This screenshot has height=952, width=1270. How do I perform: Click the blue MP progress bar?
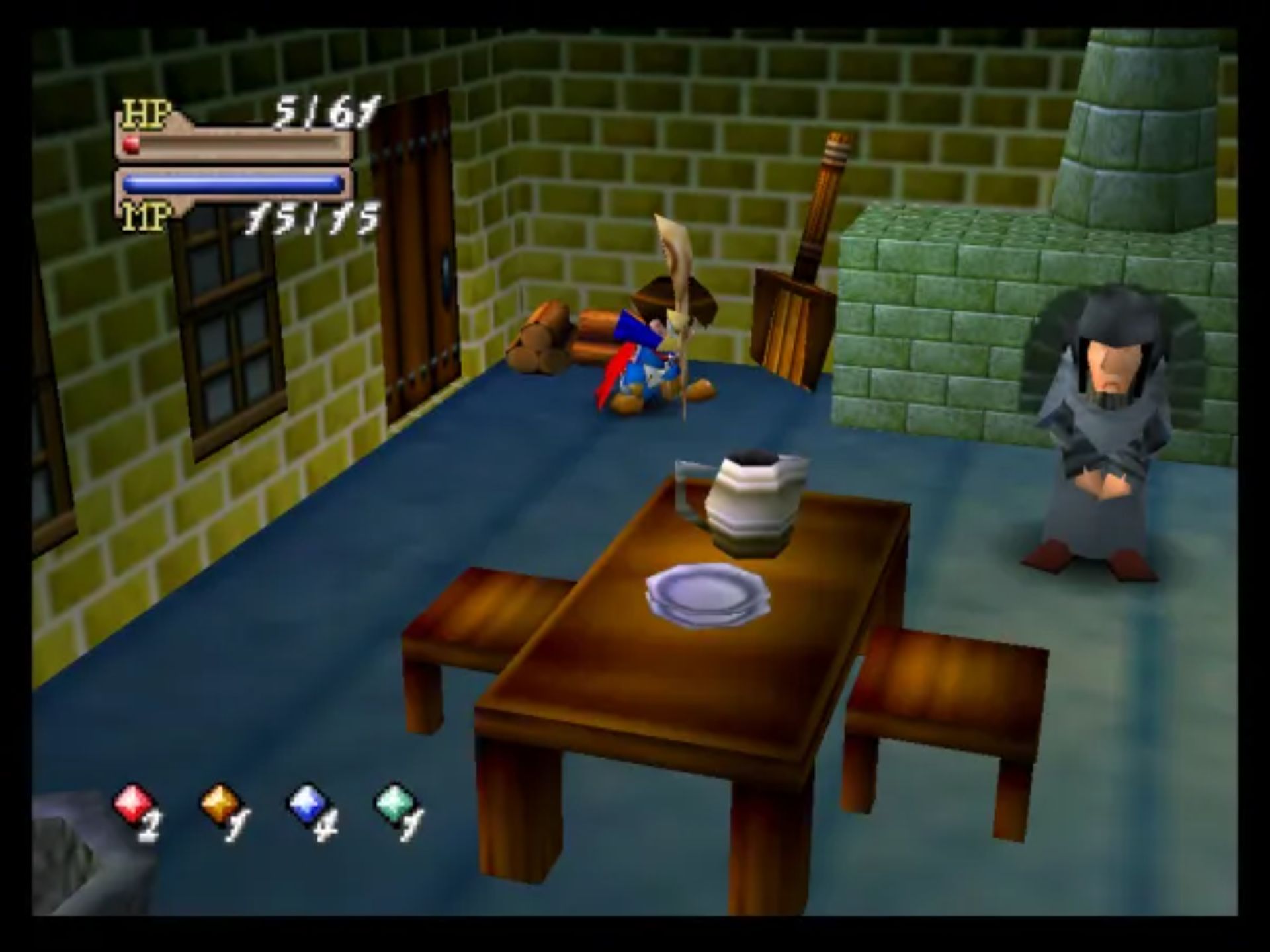click(232, 182)
